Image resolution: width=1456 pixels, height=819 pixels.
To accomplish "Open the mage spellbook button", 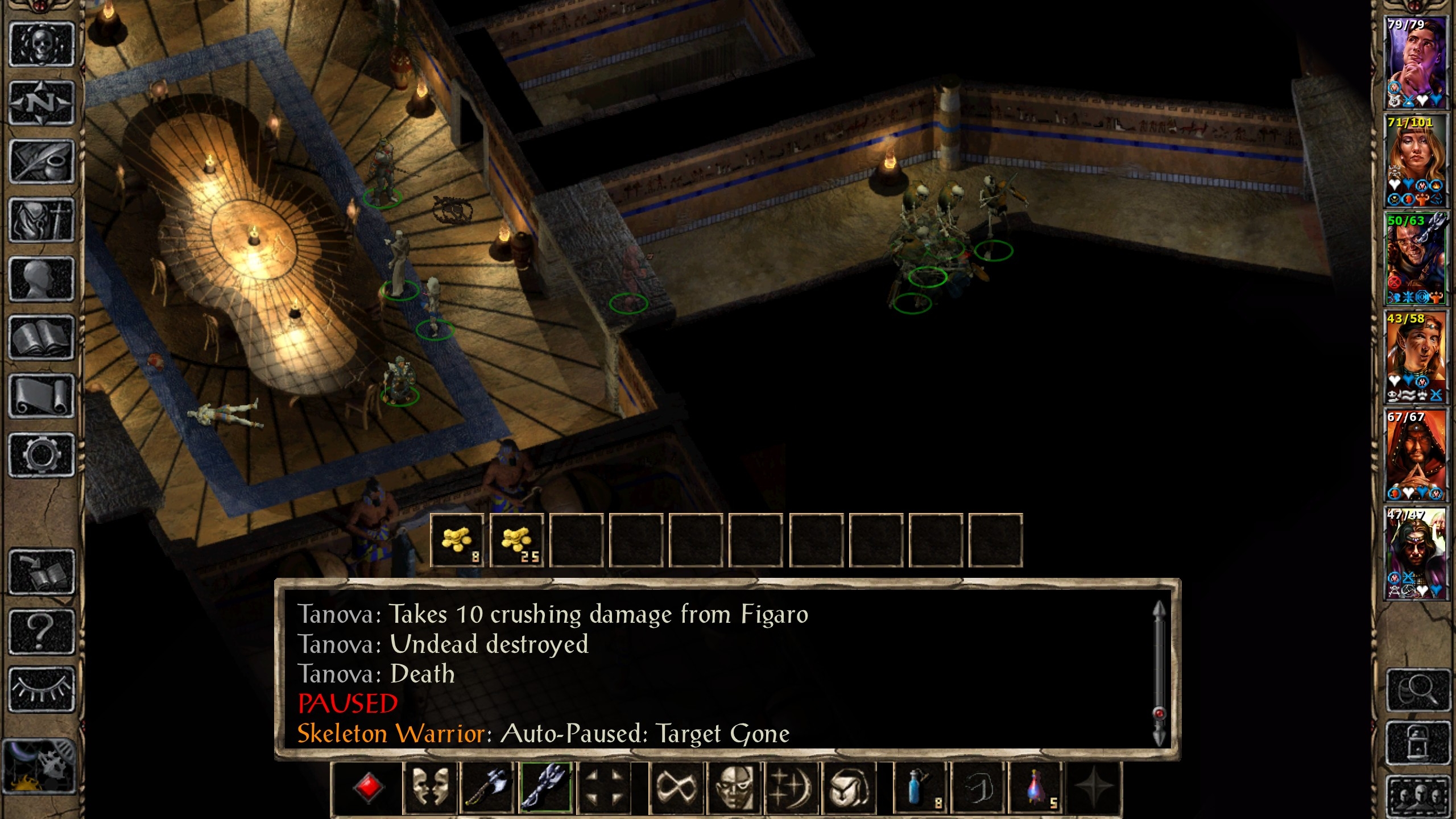I will 42,338.
